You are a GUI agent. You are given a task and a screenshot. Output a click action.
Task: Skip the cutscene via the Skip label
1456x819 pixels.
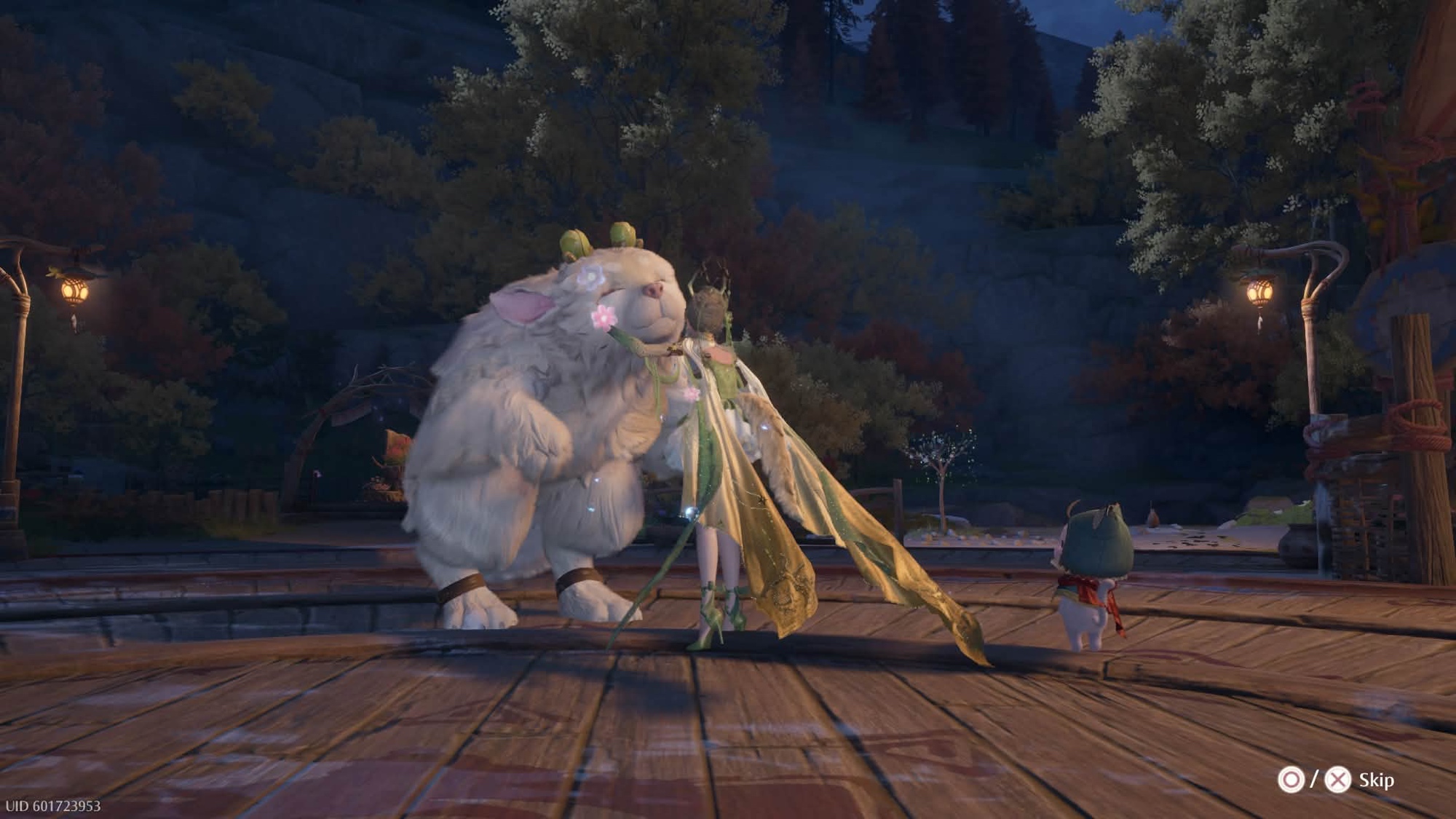coord(1376,780)
